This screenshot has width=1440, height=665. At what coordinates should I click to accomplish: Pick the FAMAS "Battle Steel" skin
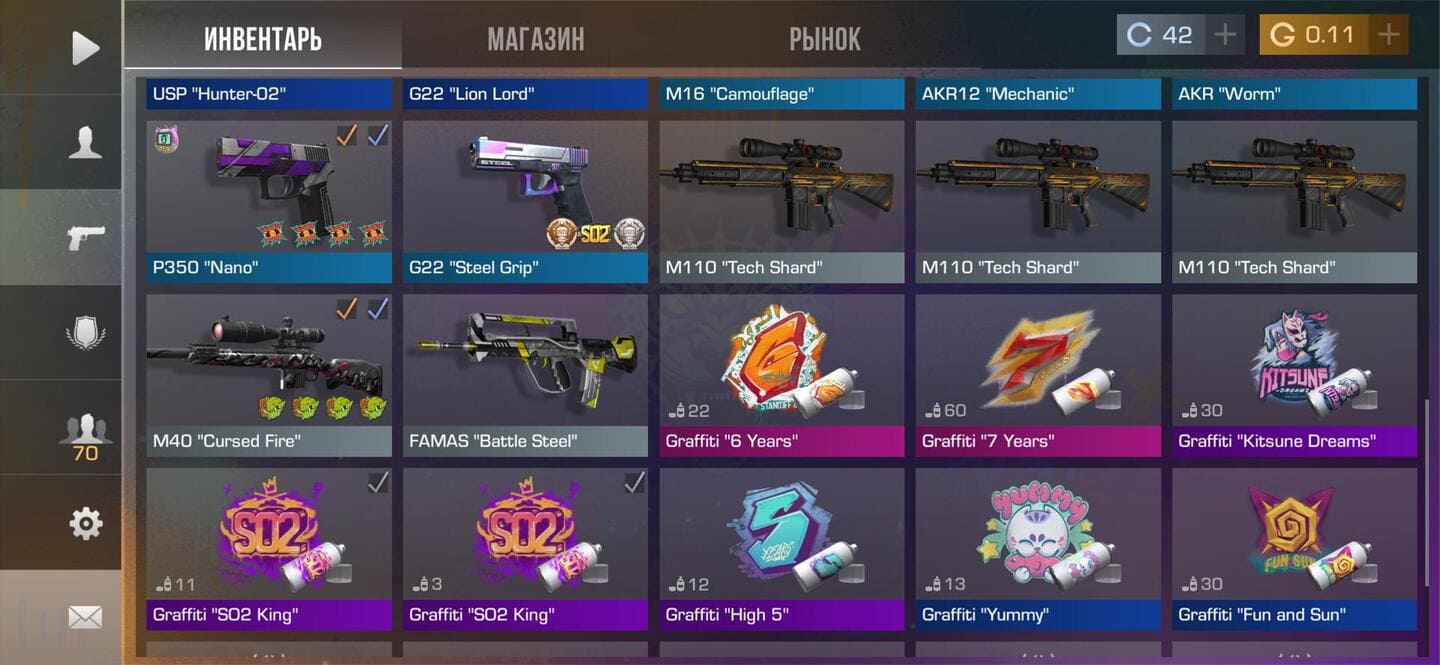(525, 375)
